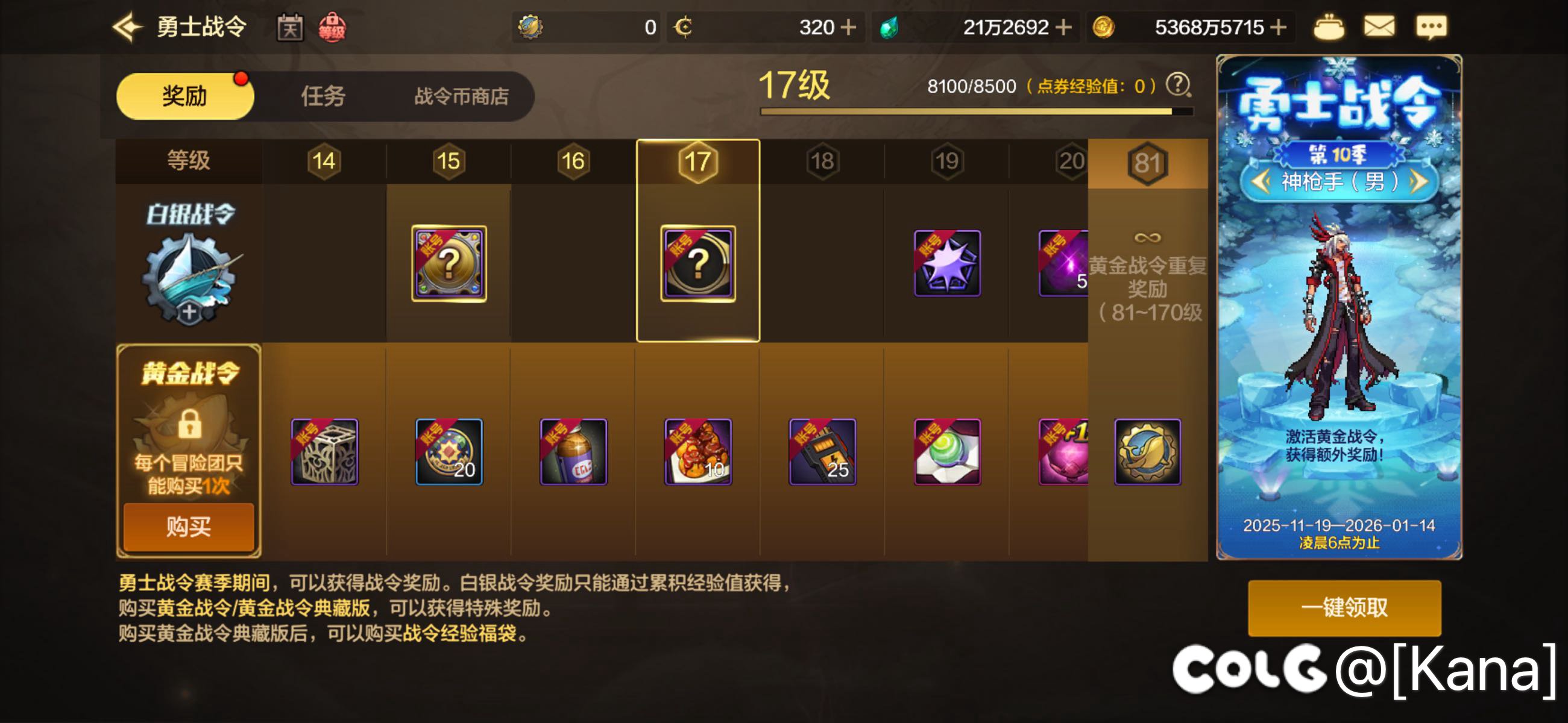Click the back arrow to leave 勇士战令
This screenshot has height=723, width=1568.
(127, 27)
